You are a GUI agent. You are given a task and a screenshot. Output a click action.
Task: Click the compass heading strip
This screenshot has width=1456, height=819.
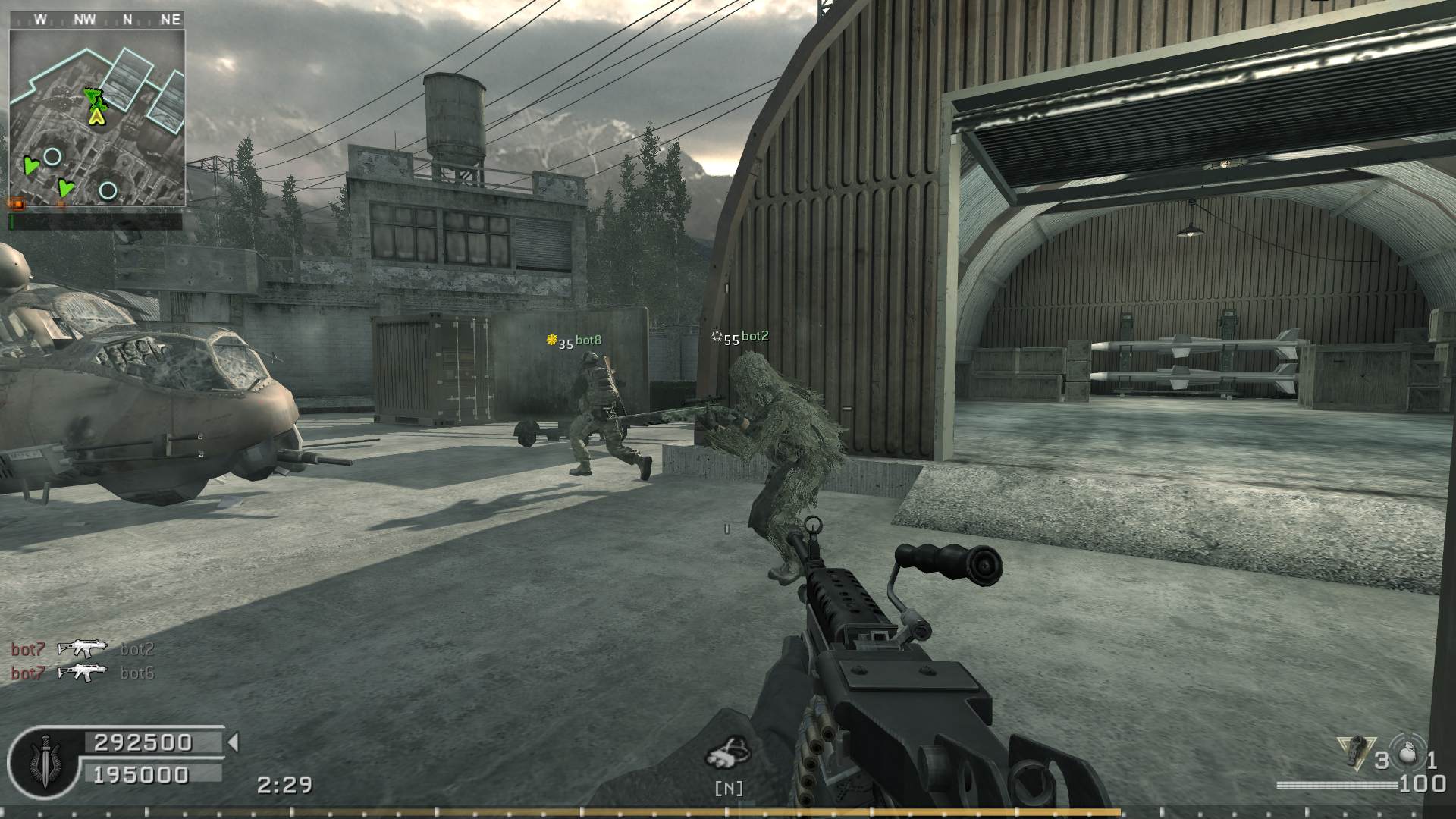[97, 20]
